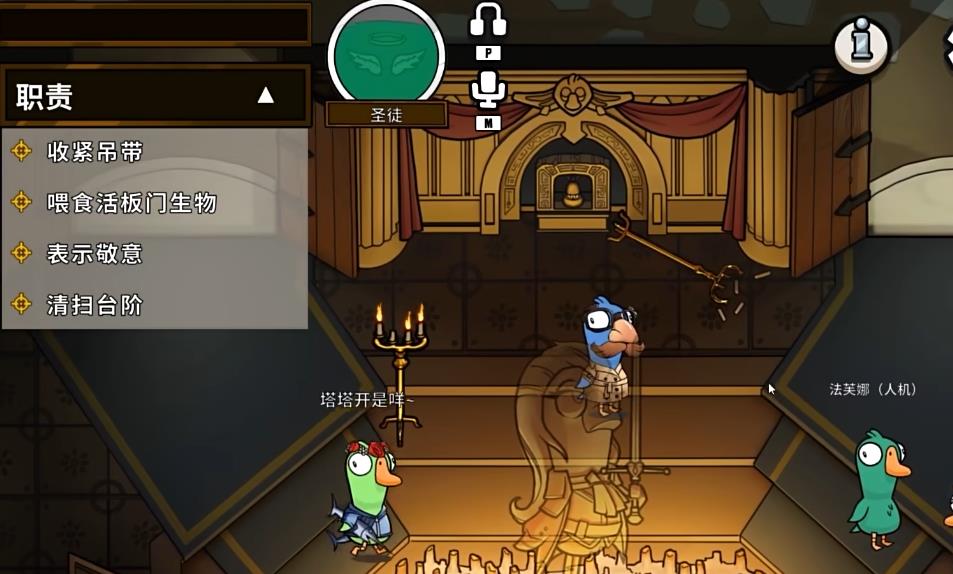This screenshot has width=953, height=574.
Task: Collapse the 职责 task list header
Action: (x=265, y=96)
